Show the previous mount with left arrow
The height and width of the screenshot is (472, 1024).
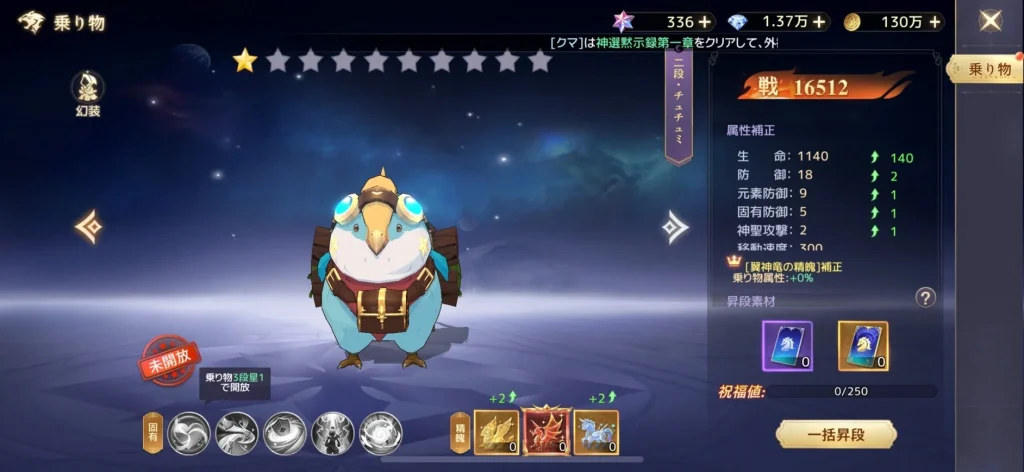coord(88,226)
